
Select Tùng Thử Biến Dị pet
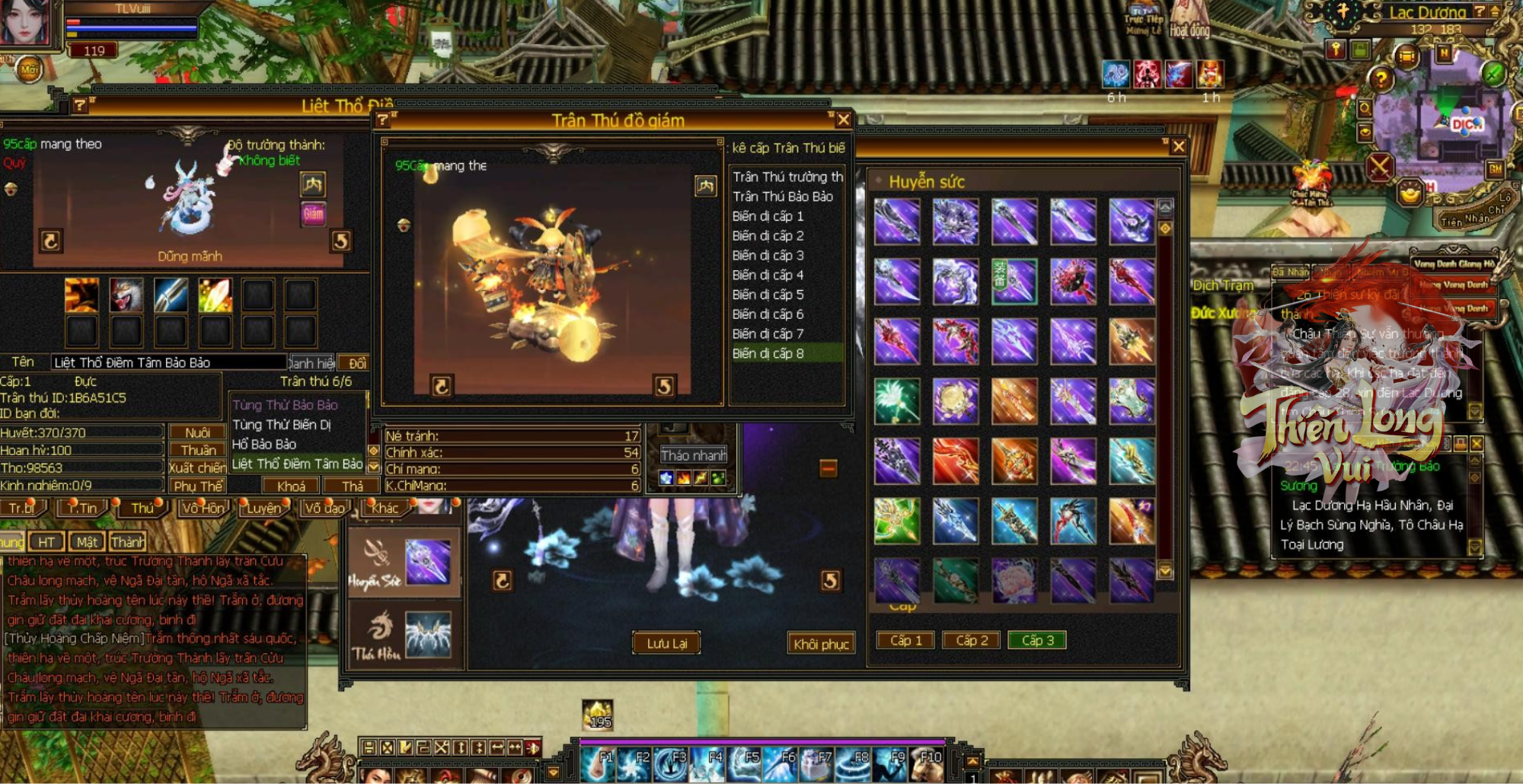tap(281, 424)
